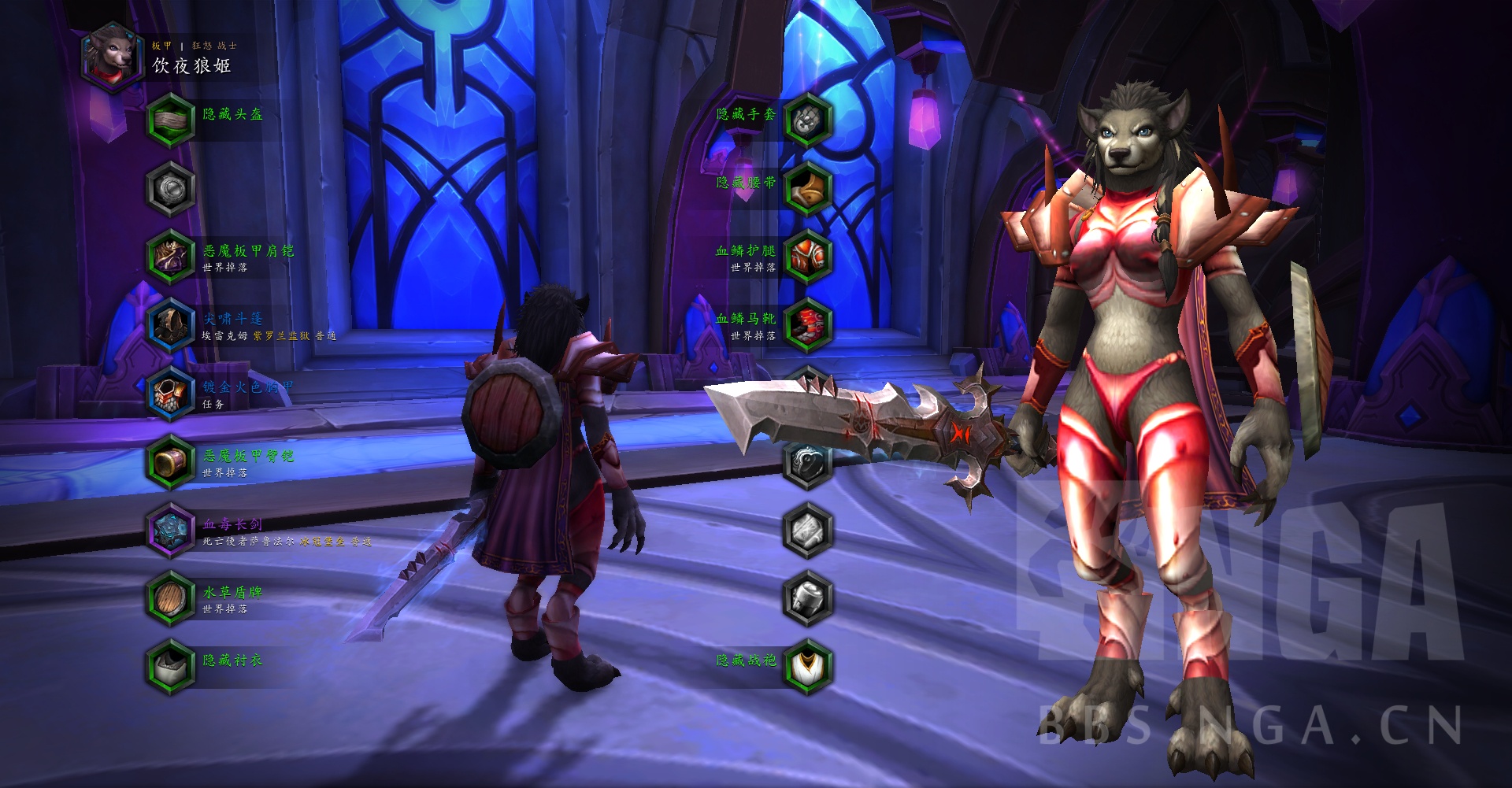The image size is (1512, 788).
Task: Select the hidden helm slot 隐藏头盔
Action: 170,120
